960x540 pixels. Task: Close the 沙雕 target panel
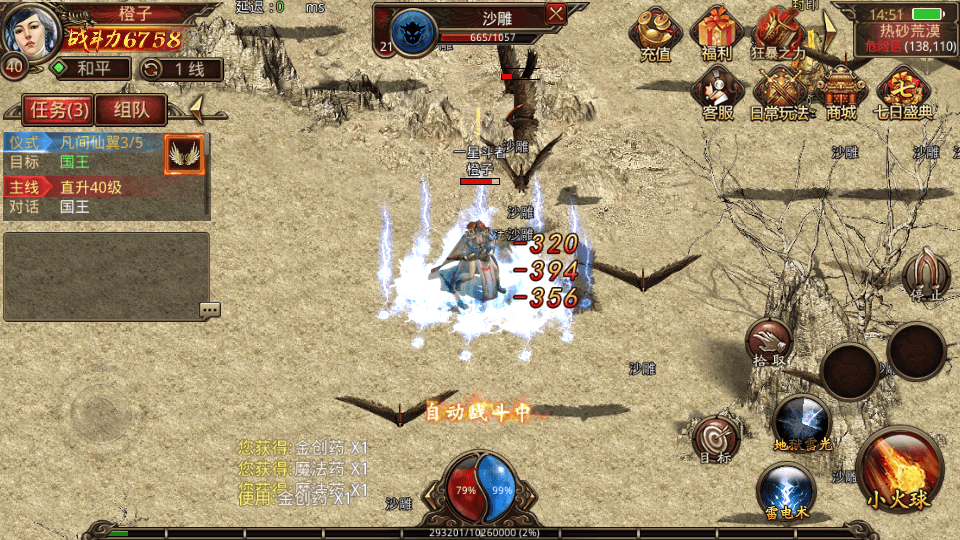[556, 13]
